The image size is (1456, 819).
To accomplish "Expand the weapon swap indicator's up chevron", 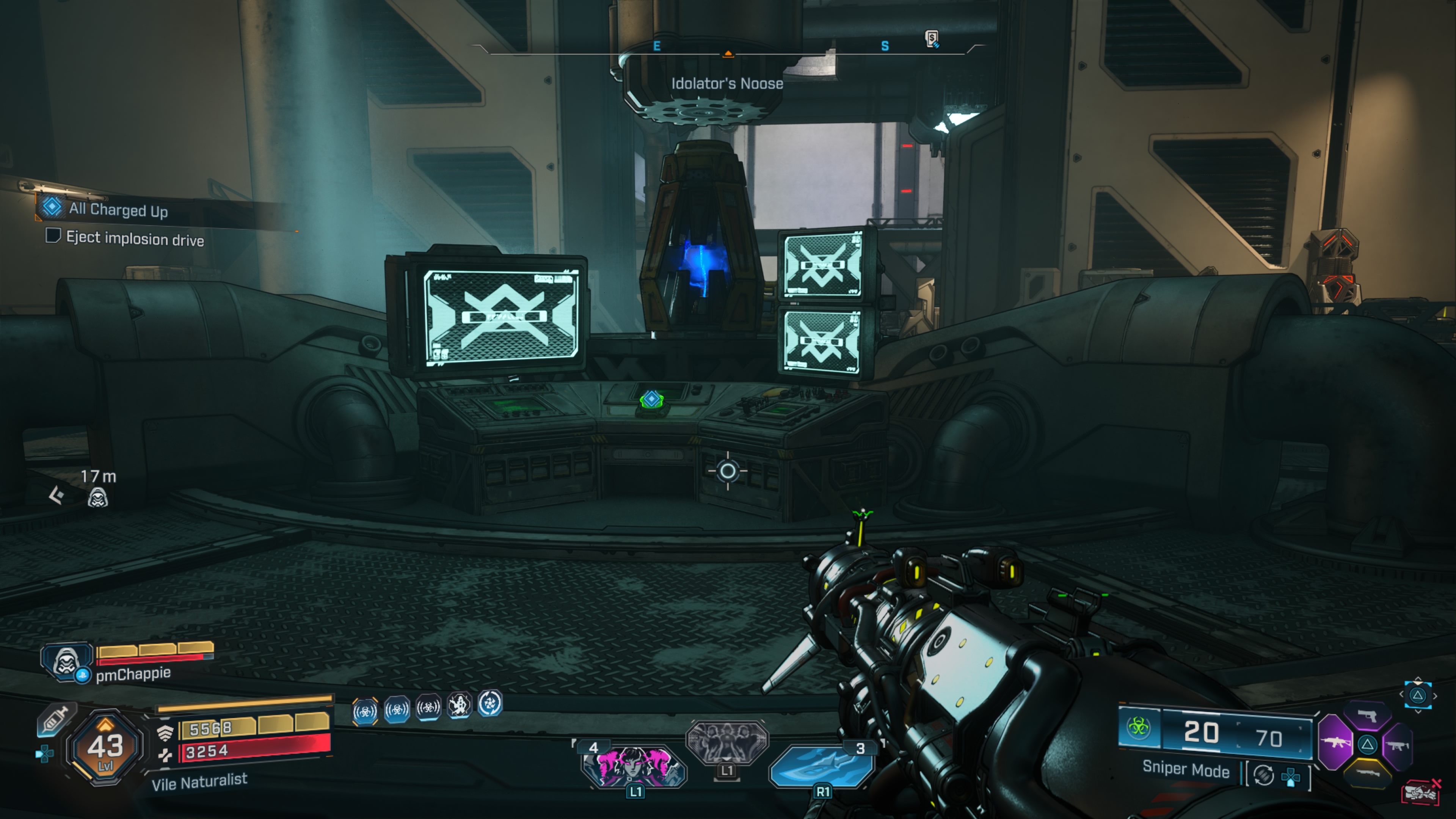I will [x=1418, y=679].
